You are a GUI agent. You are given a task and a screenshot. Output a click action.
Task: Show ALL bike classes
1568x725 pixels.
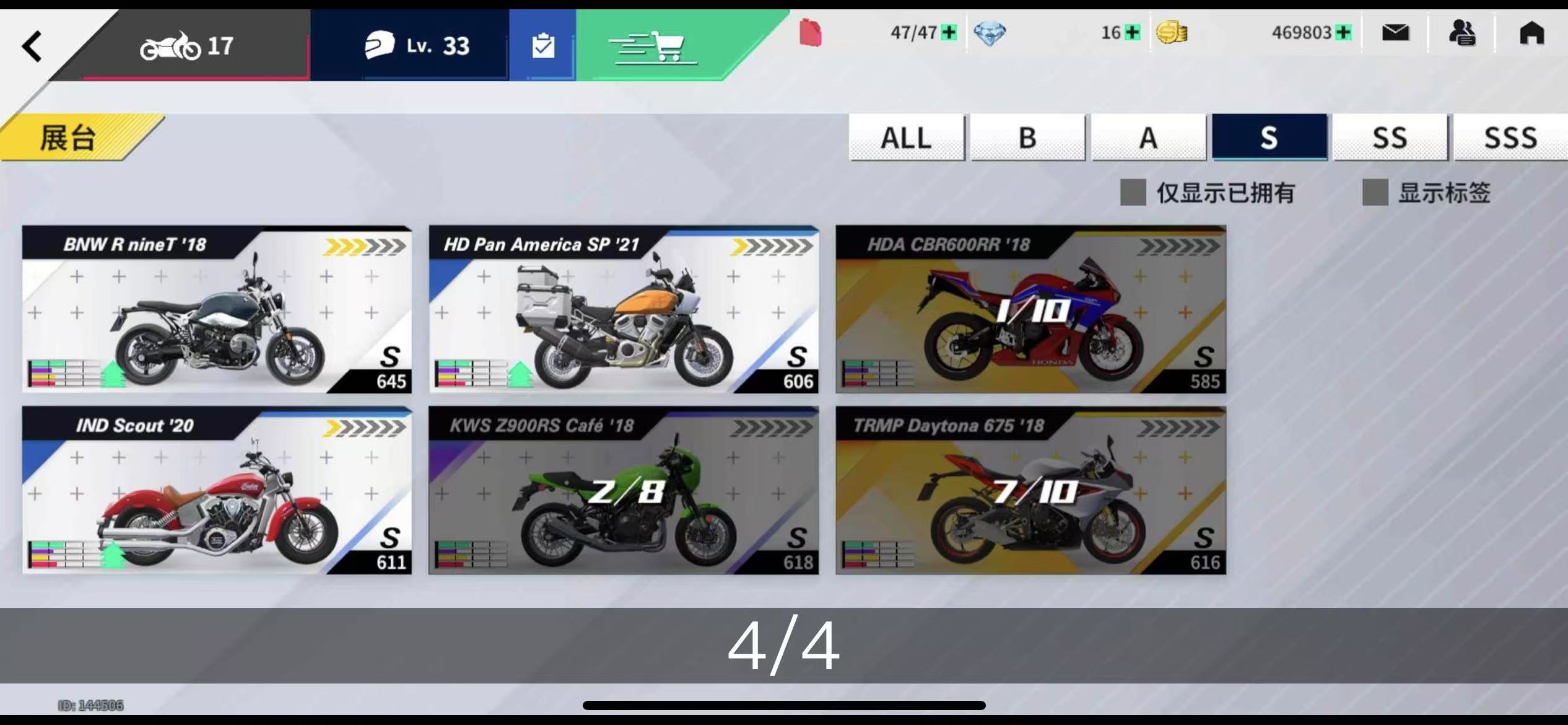tap(906, 138)
